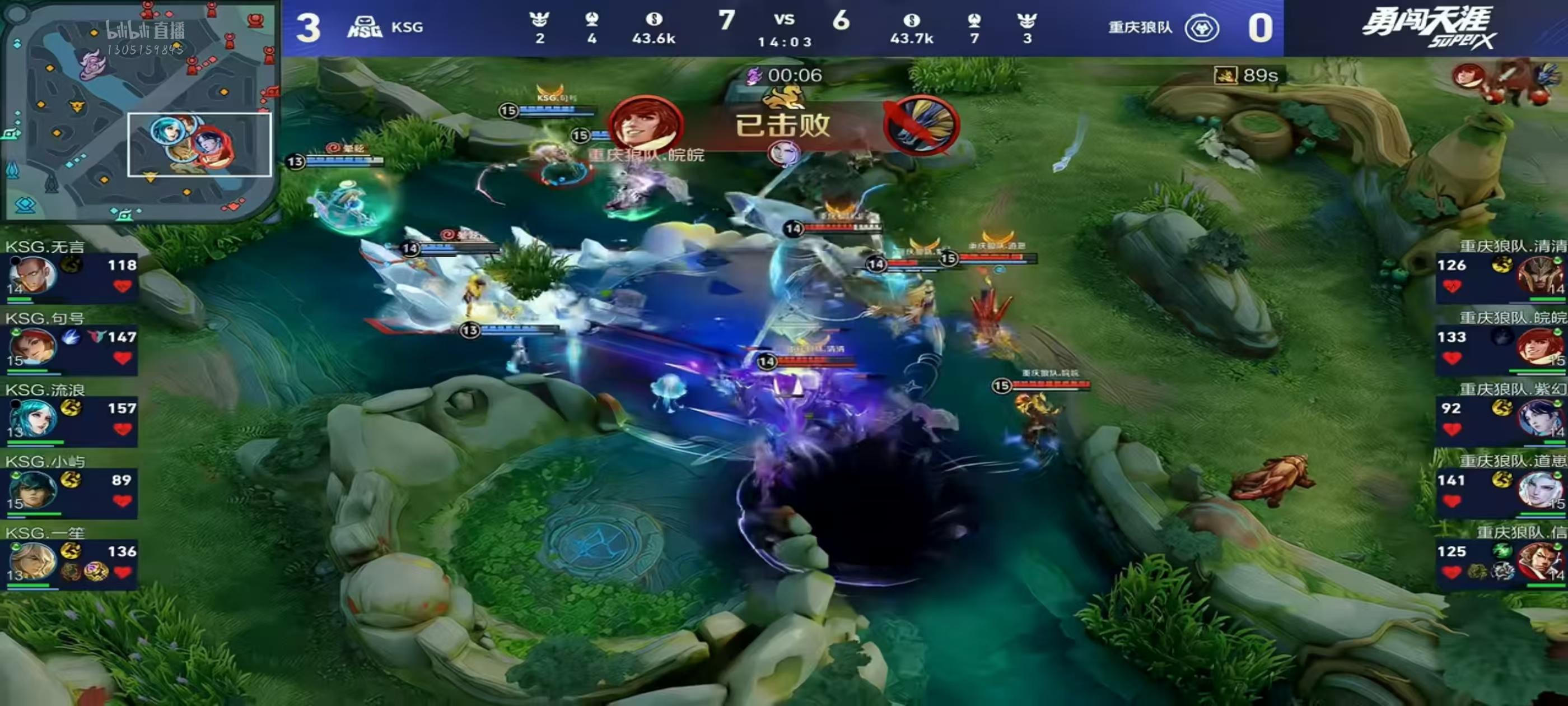Screen dimensions: 1568x706
Task: Click the 重庆狼队 wolf team logo
Action: (x=1202, y=28)
